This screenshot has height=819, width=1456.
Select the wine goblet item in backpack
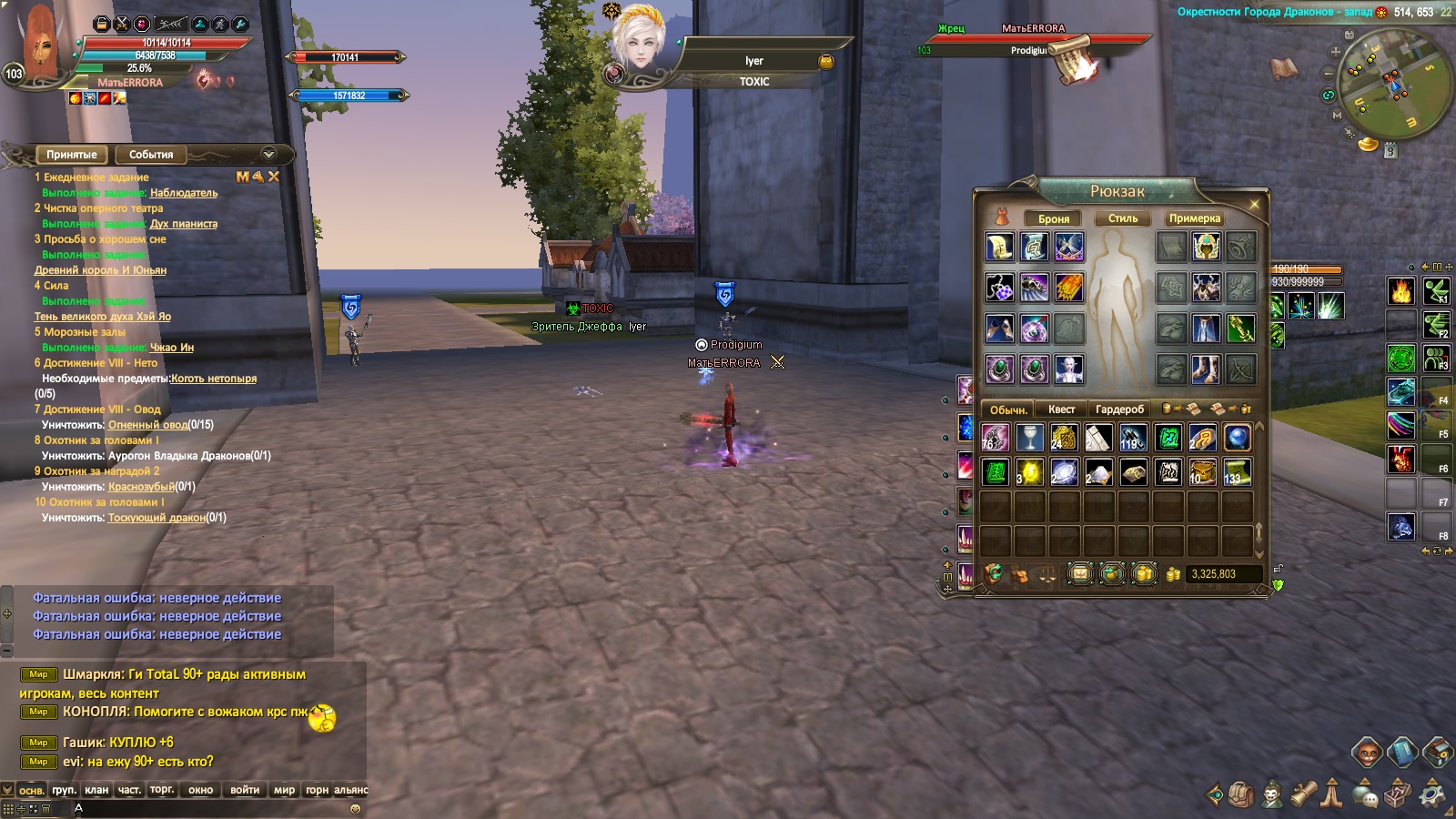(1029, 439)
